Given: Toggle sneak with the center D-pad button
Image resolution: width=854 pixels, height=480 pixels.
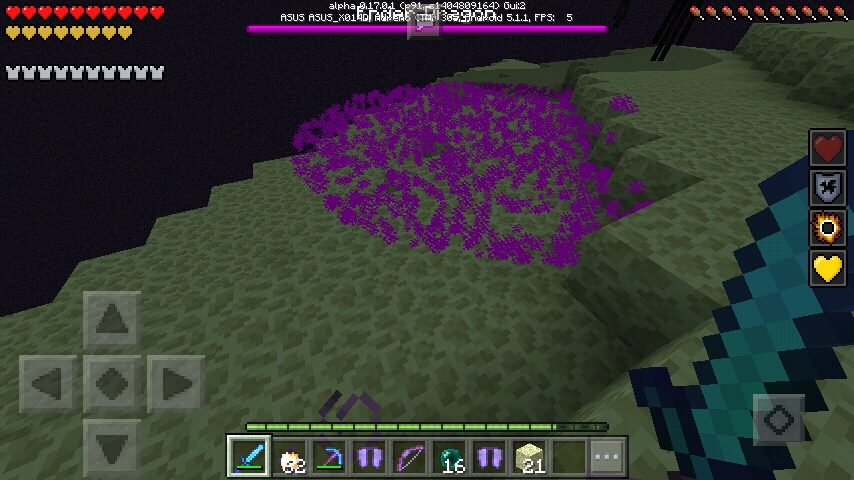Looking at the screenshot, I should pyautogui.click(x=111, y=383).
